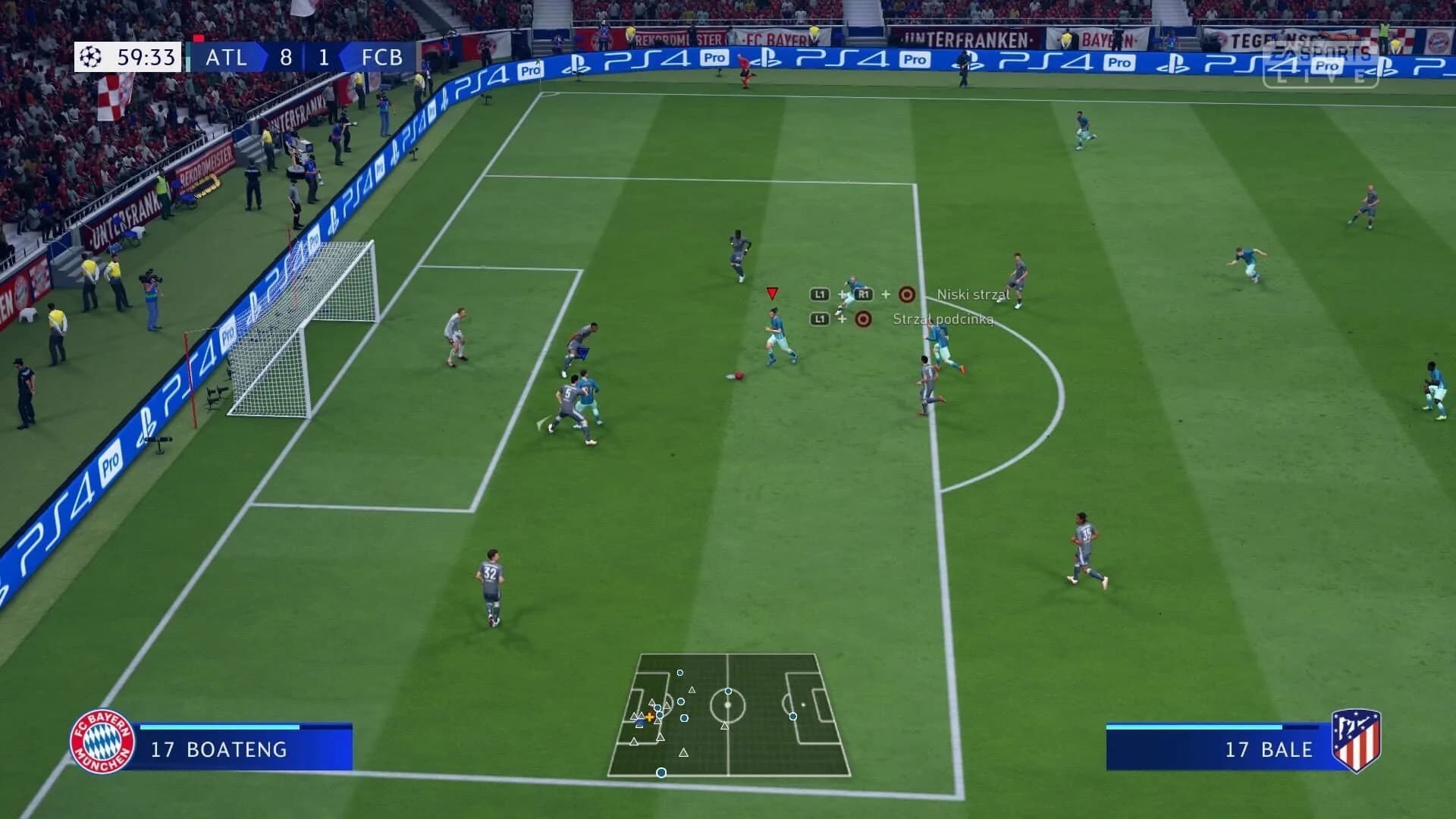
Task: Click the L1 button icon beside Niski strzał
Action: point(820,295)
